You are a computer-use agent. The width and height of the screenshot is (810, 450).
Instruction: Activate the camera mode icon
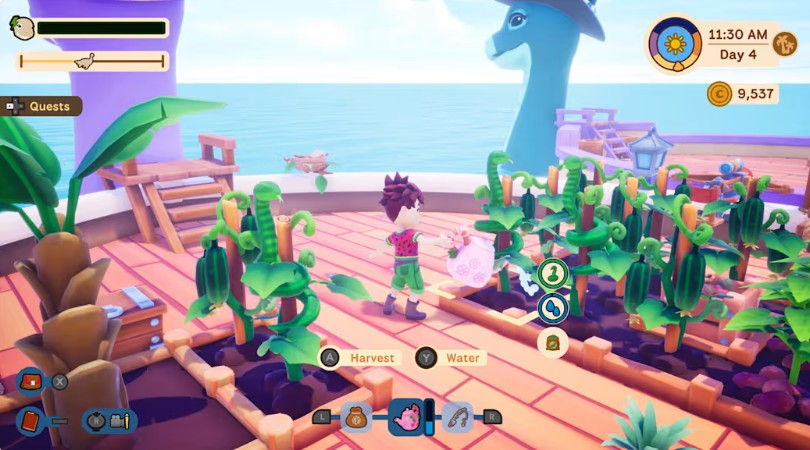tap(121, 420)
